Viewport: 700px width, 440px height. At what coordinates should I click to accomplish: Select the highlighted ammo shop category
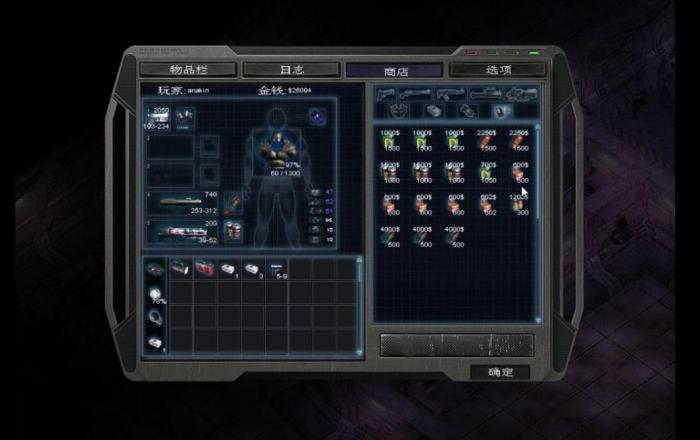click(499, 110)
